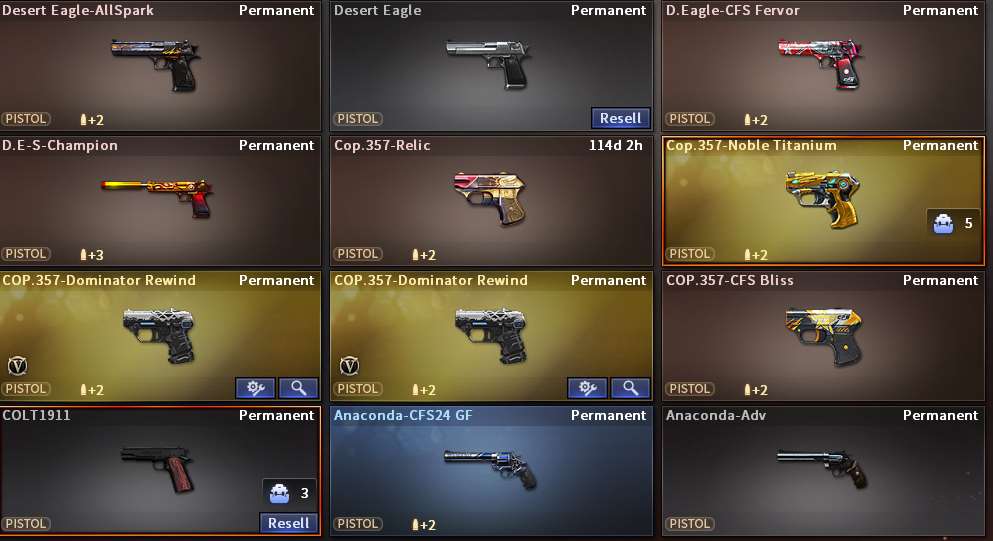Click Resell on the COLT1911
This screenshot has width=993, height=541.
click(x=289, y=523)
